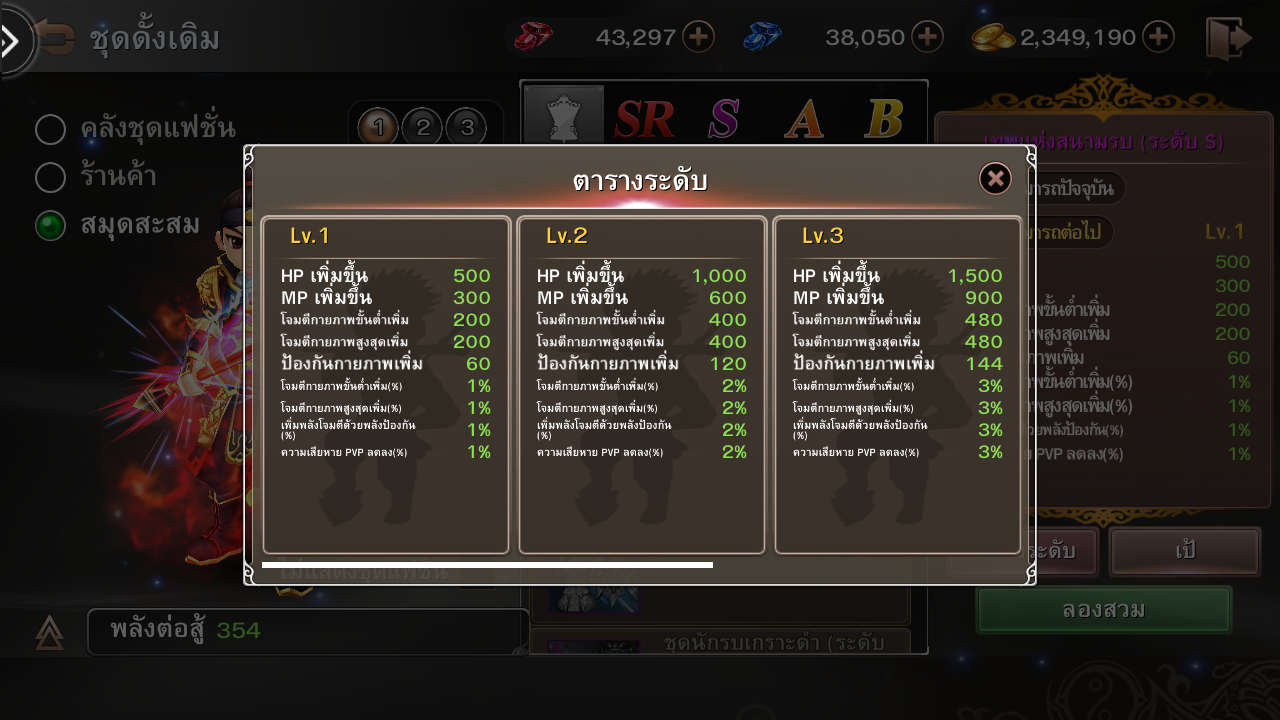Screen dimensions: 1280x720
Task: Choose the ร้านค้า shop radio option
Action: point(51,177)
